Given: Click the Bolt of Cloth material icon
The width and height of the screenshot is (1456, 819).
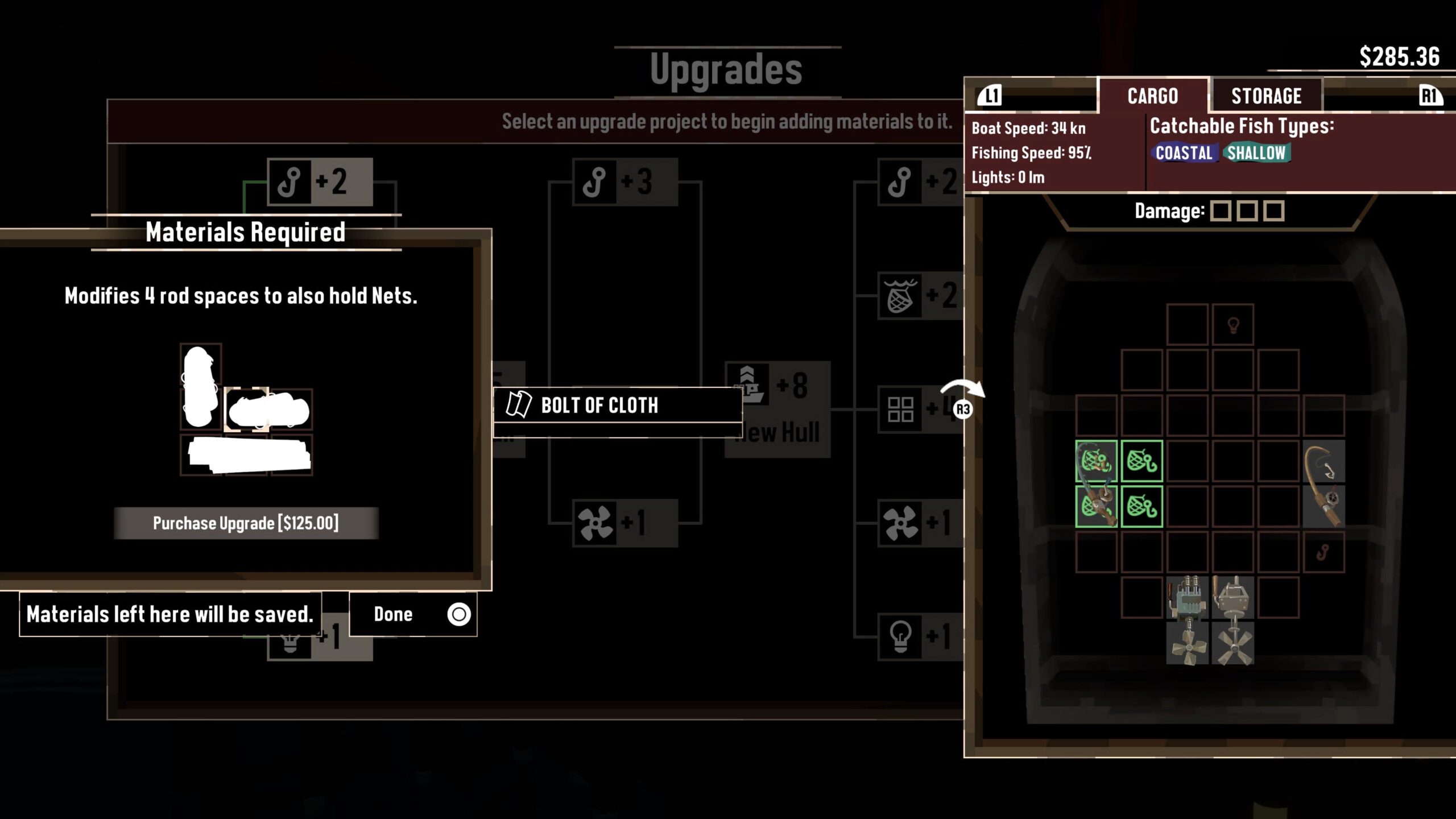Looking at the screenshot, I should 520,405.
